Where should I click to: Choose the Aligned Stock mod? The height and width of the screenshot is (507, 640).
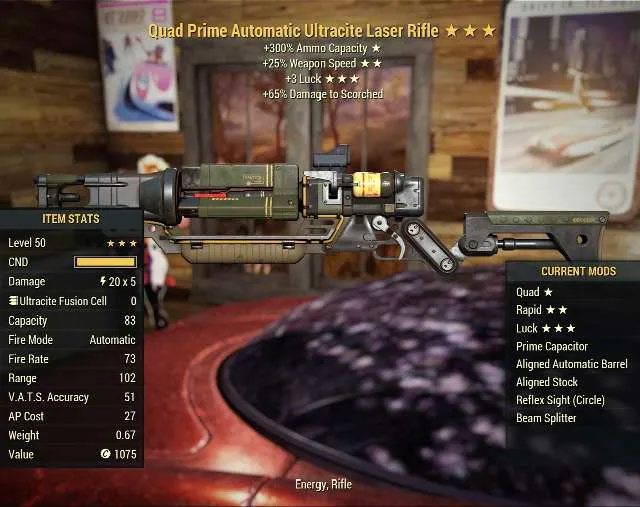[546, 382]
